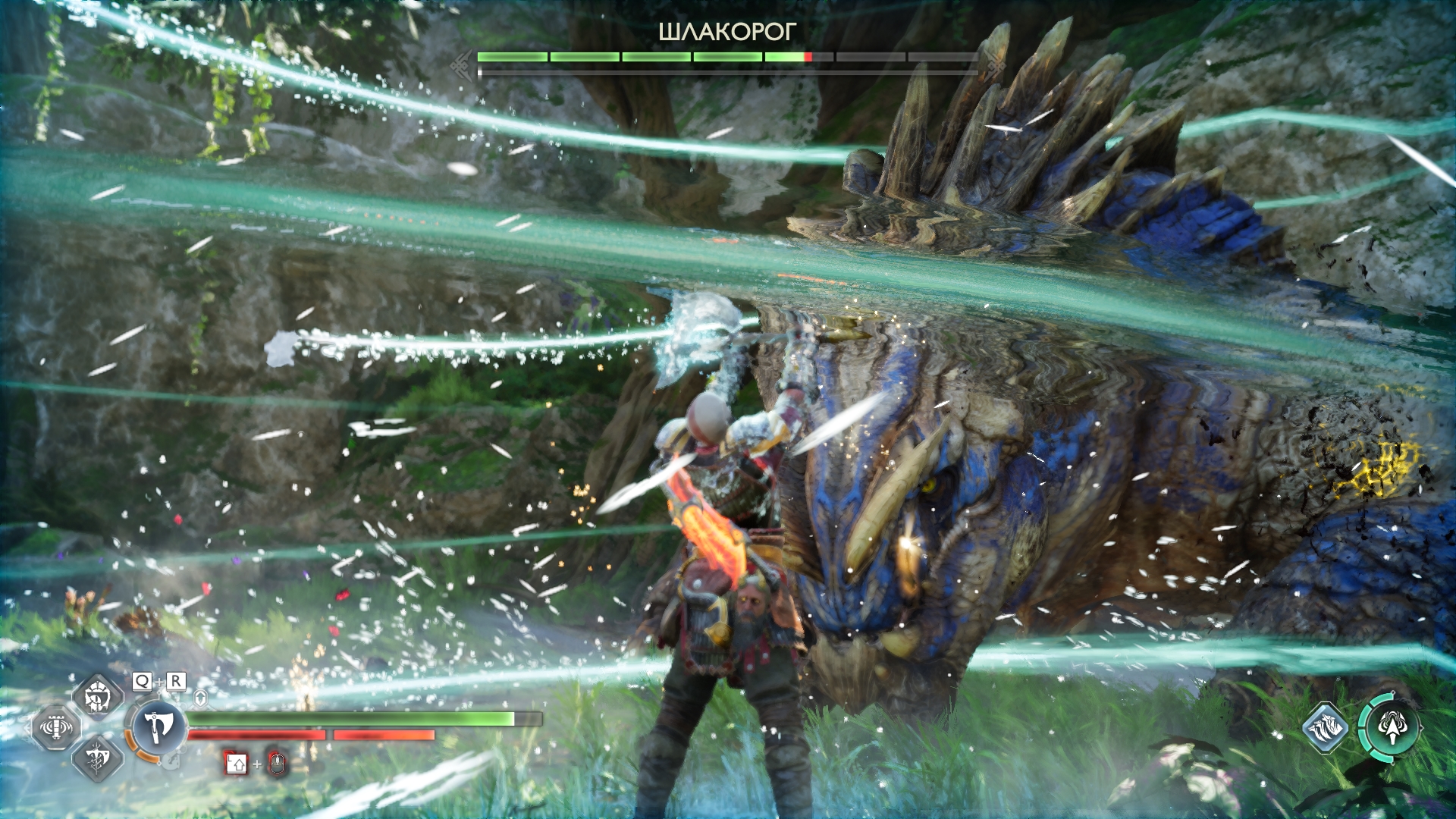Select the Leviathan Axe weapon icon
The width and height of the screenshot is (1456, 819).
pyautogui.click(x=158, y=726)
